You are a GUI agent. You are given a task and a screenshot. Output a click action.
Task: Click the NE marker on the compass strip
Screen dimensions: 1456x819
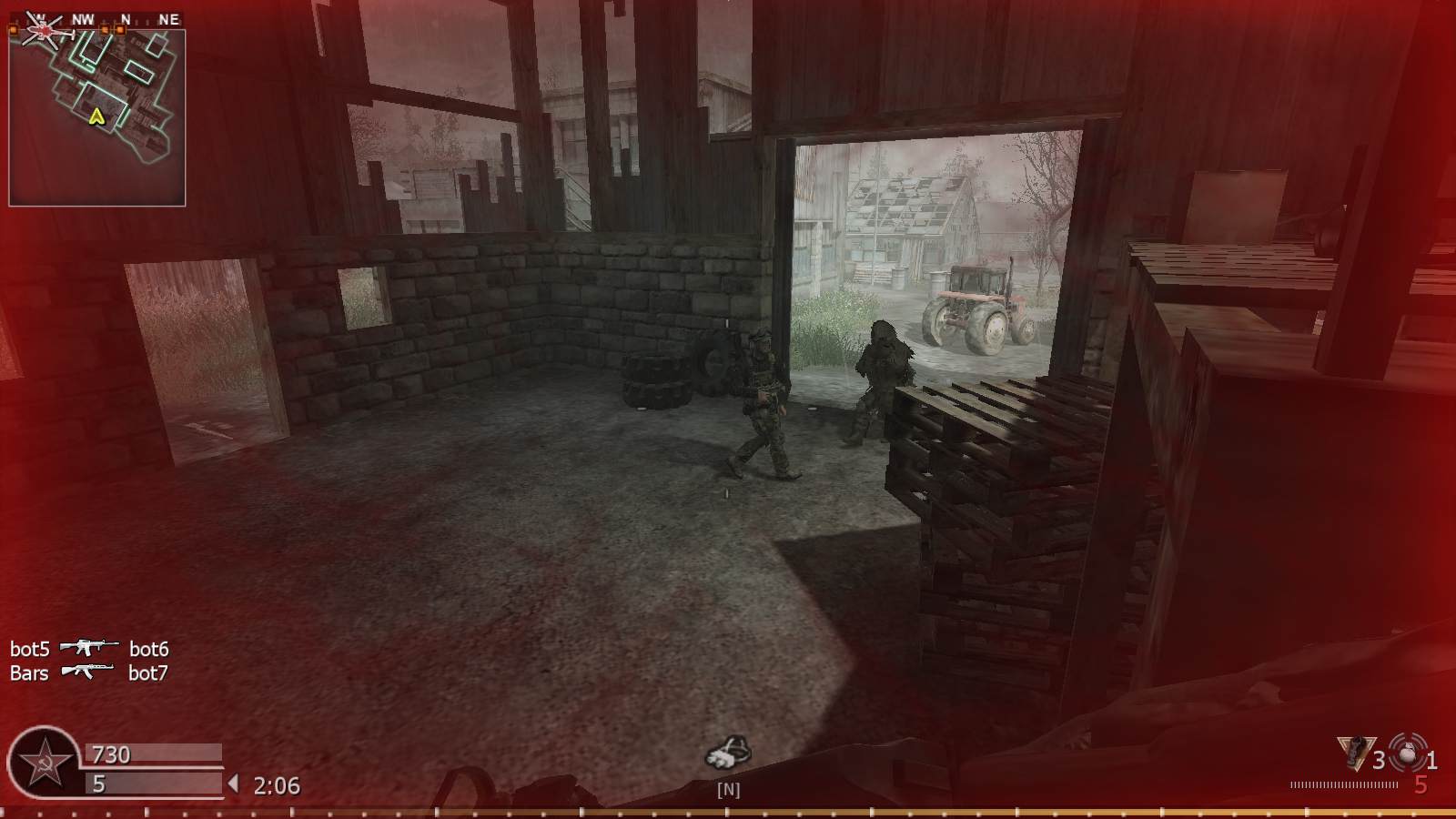coord(168,16)
